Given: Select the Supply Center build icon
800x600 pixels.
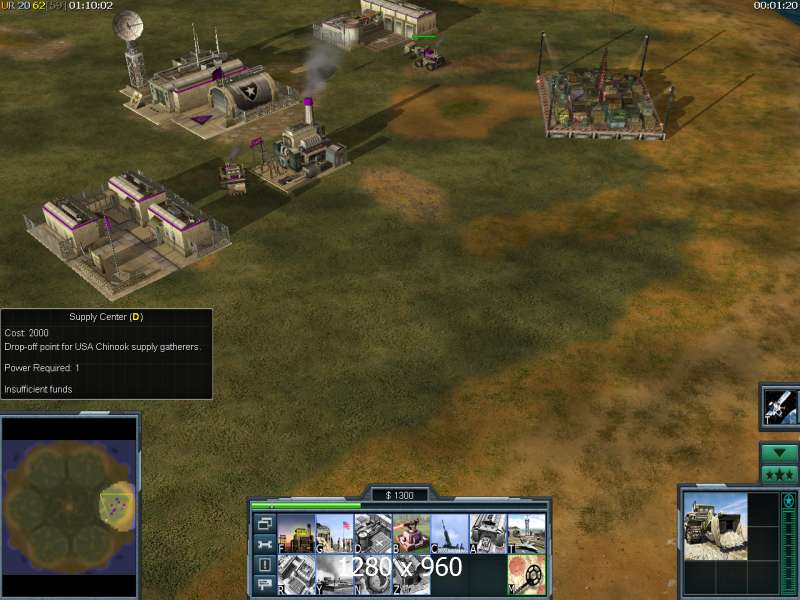Looking at the screenshot, I should click(x=373, y=534).
